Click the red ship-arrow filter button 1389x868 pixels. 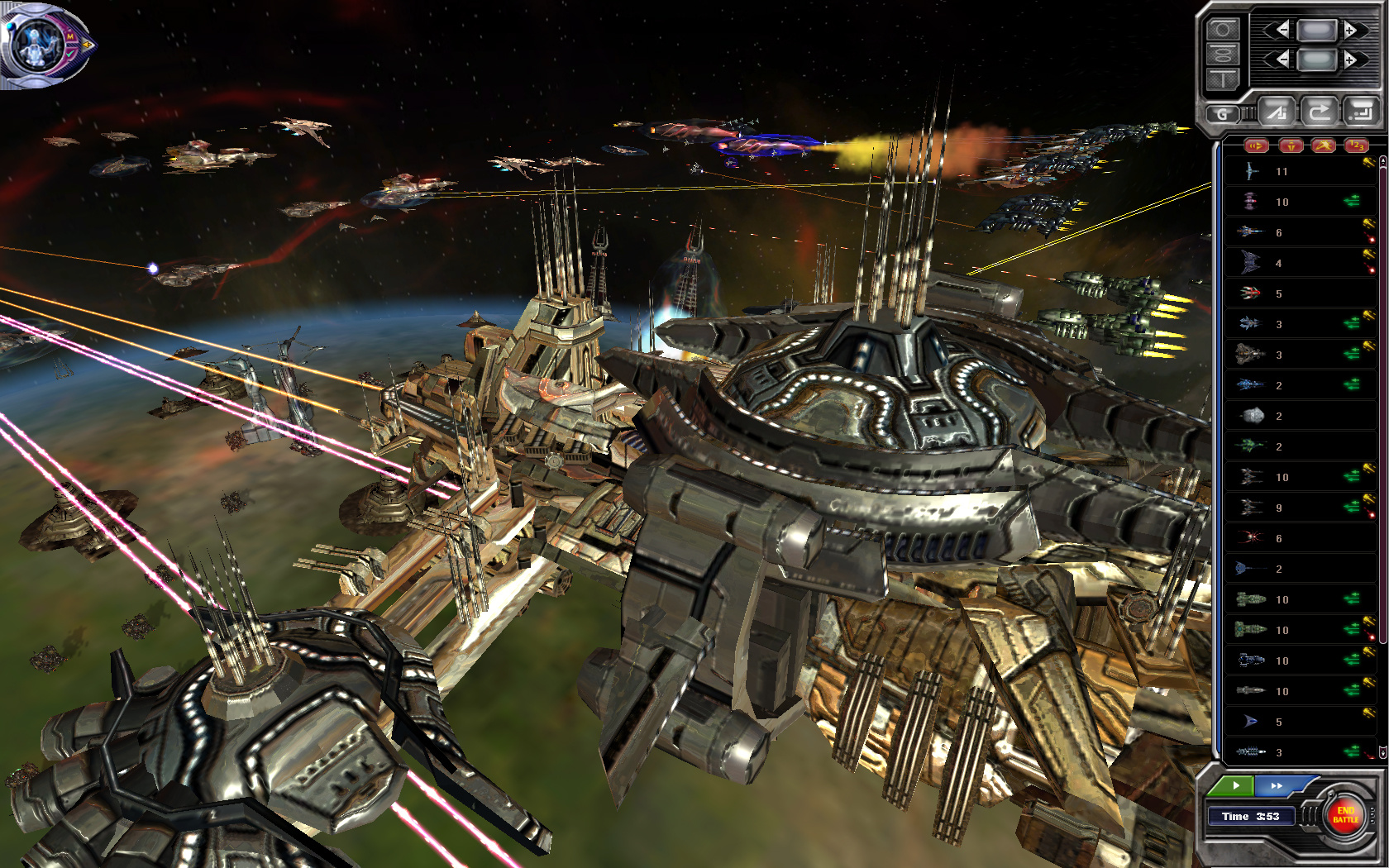point(1257,146)
